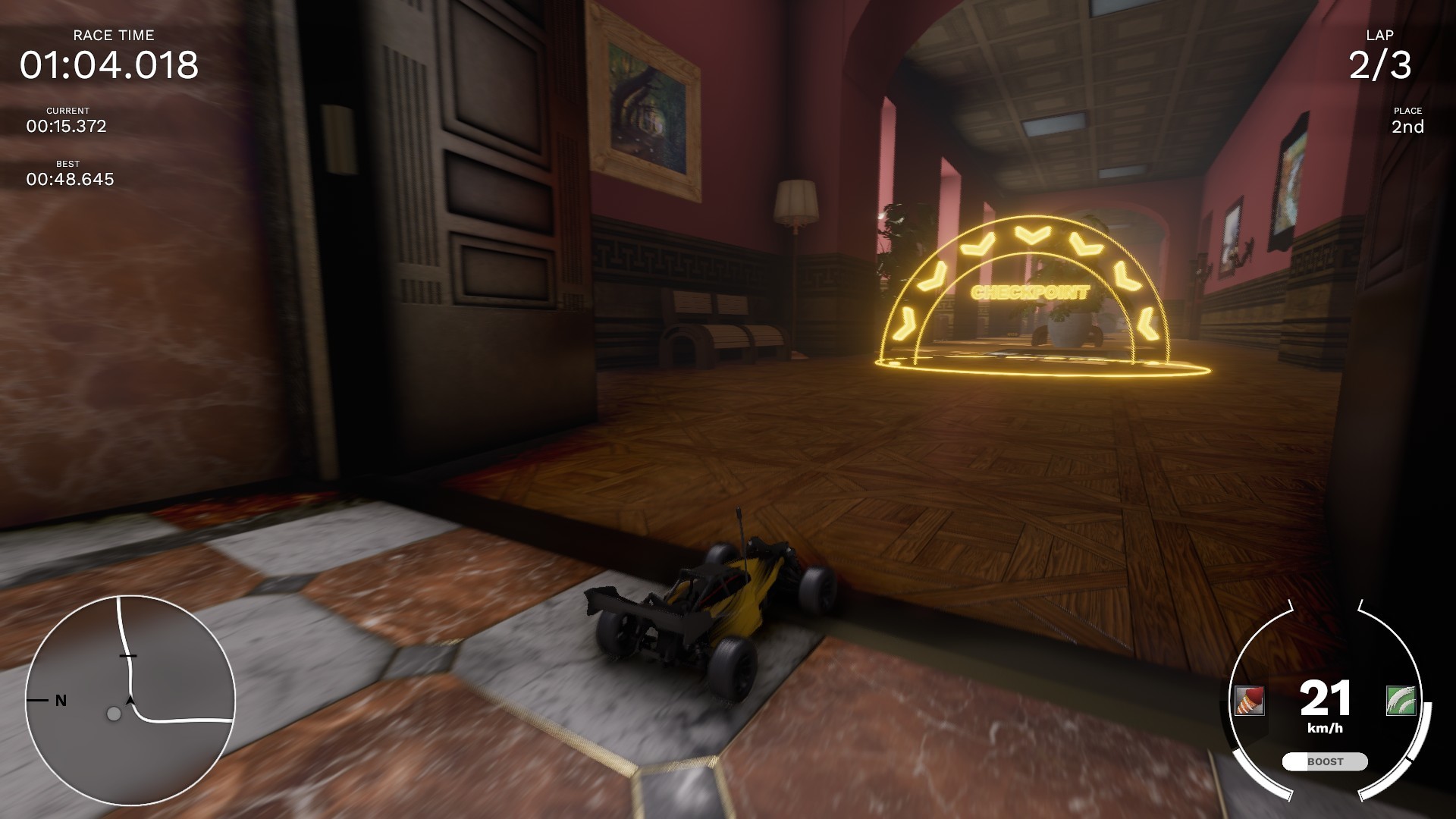The height and width of the screenshot is (819, 1456).
Task: Click the north indicator on the minimap
Action: coord(60,700)
